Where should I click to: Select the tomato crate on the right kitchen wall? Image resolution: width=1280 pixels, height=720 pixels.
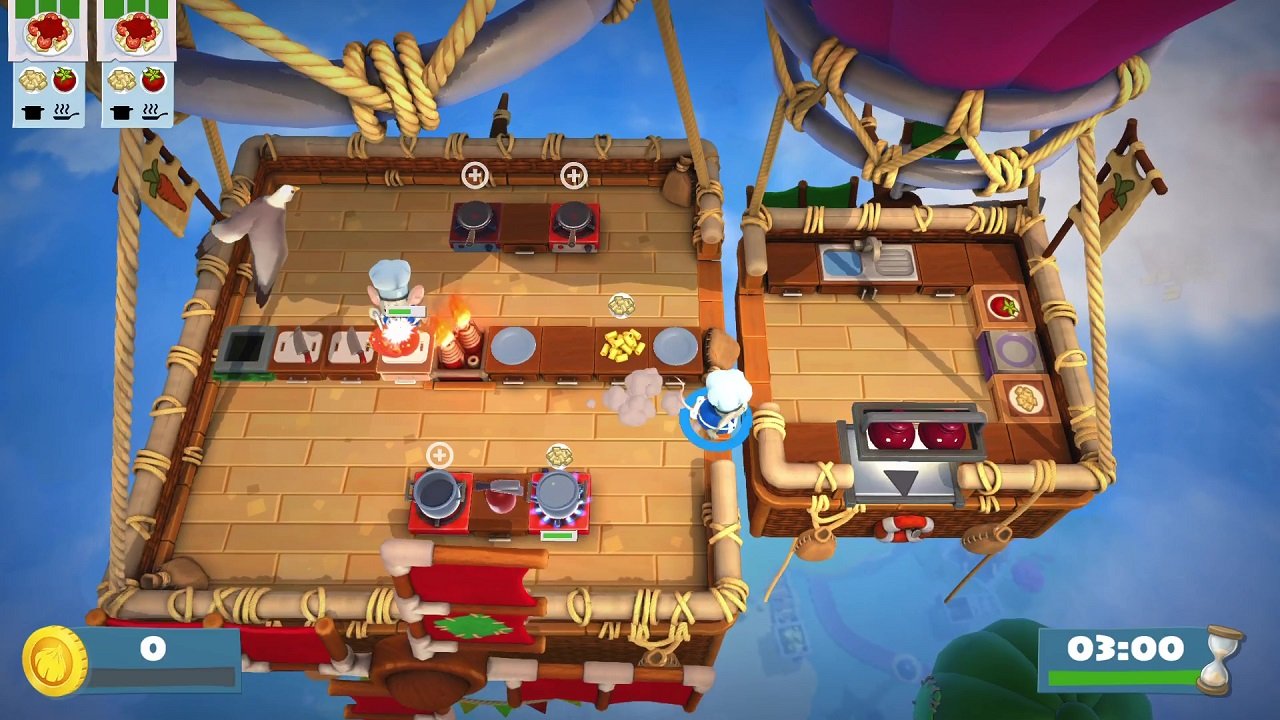pyautogui.click(x=1004, y=306)
